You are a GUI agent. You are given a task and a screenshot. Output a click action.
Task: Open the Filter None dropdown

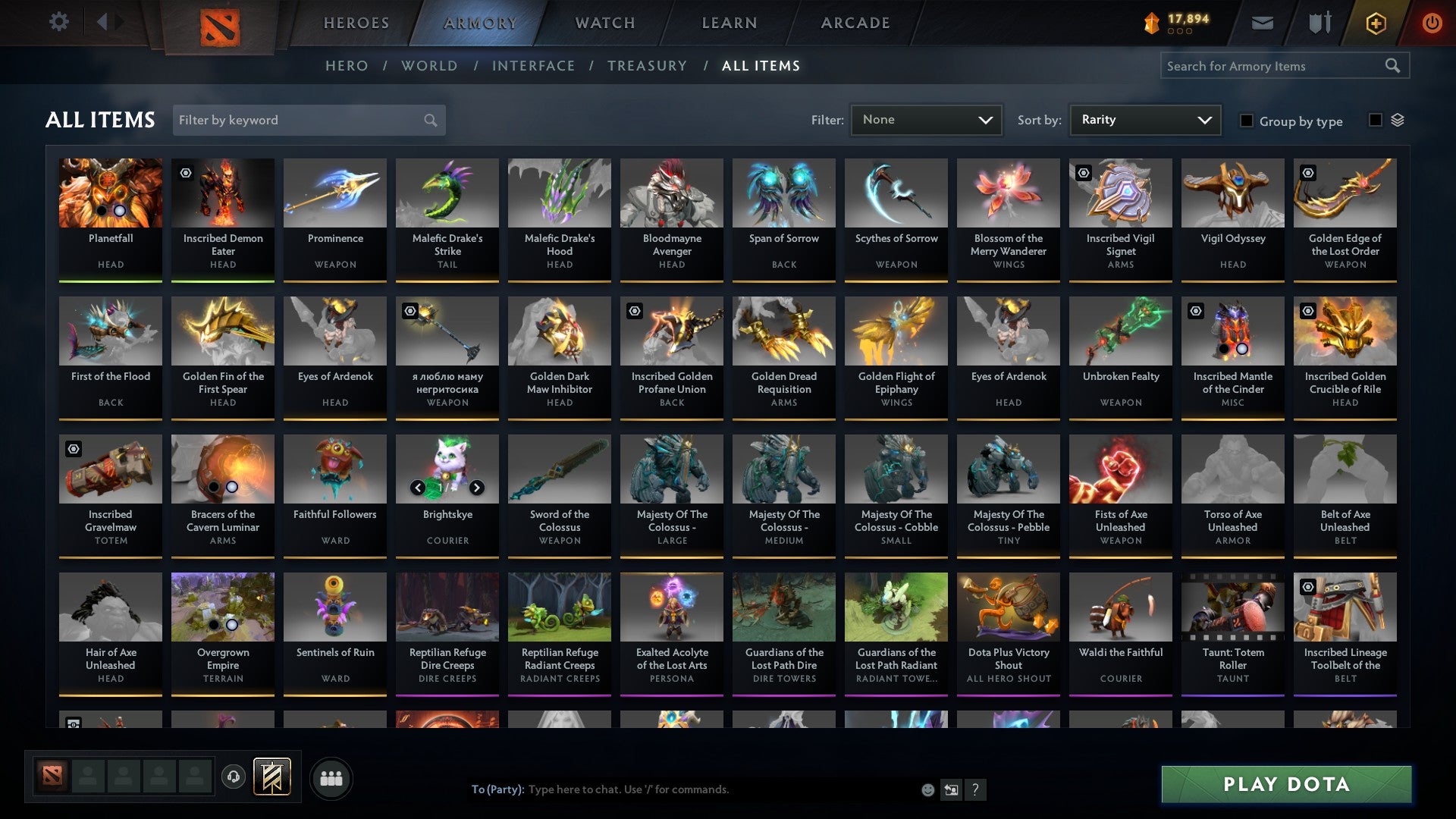(927, 120)
